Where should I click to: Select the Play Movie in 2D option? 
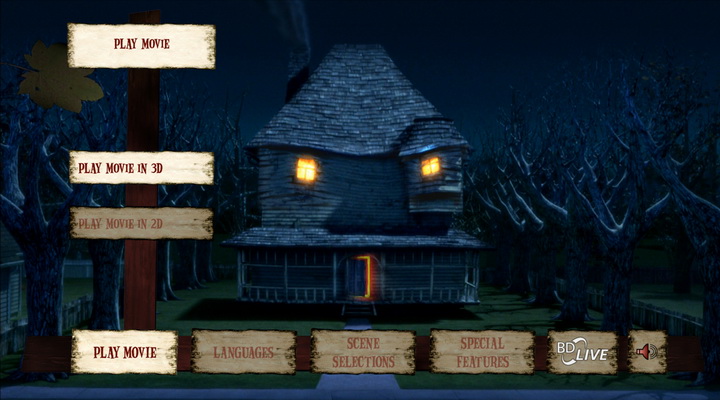coord(141,223)
